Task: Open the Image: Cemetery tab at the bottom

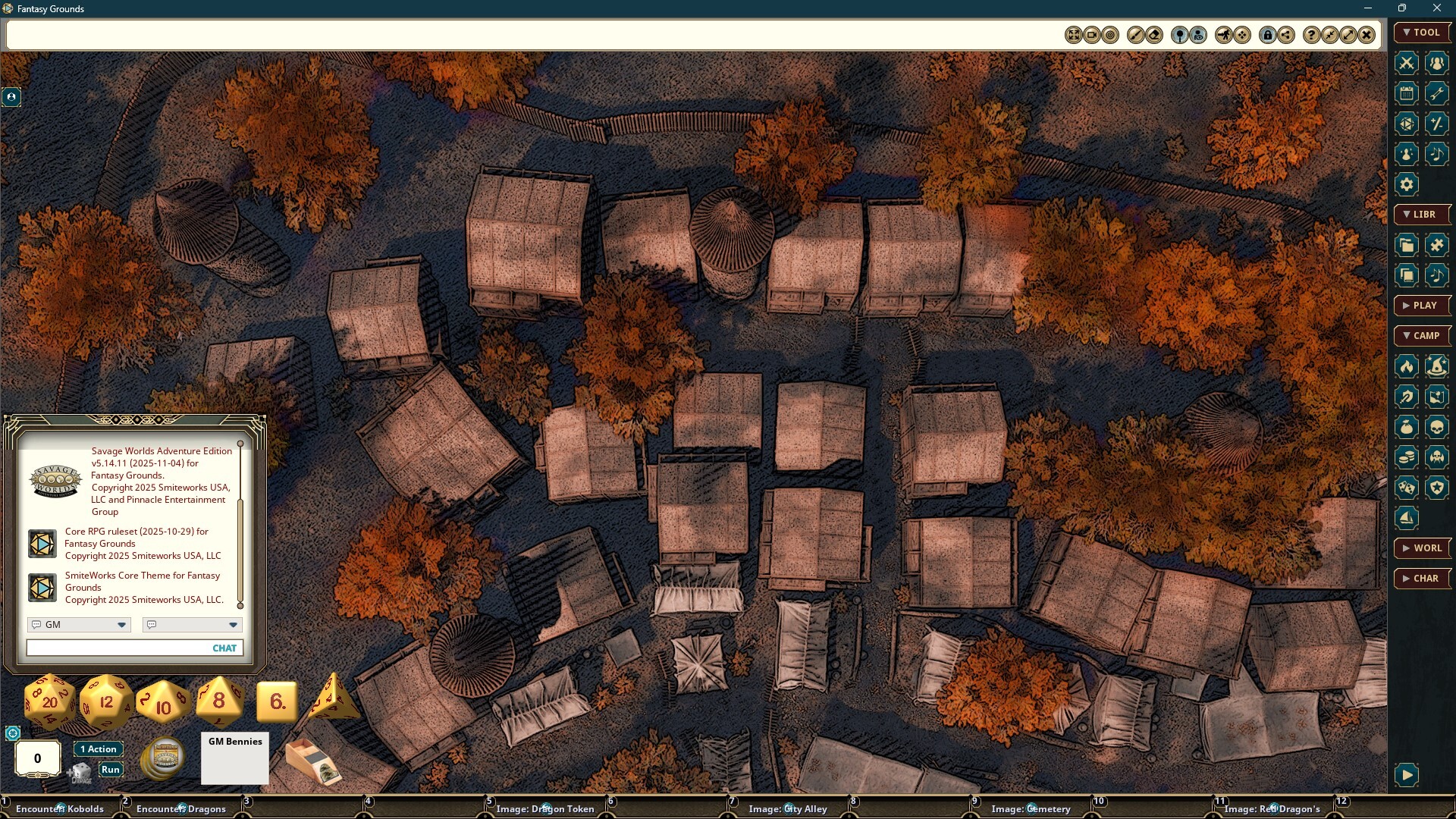Action: click(x=1031, y=808)
